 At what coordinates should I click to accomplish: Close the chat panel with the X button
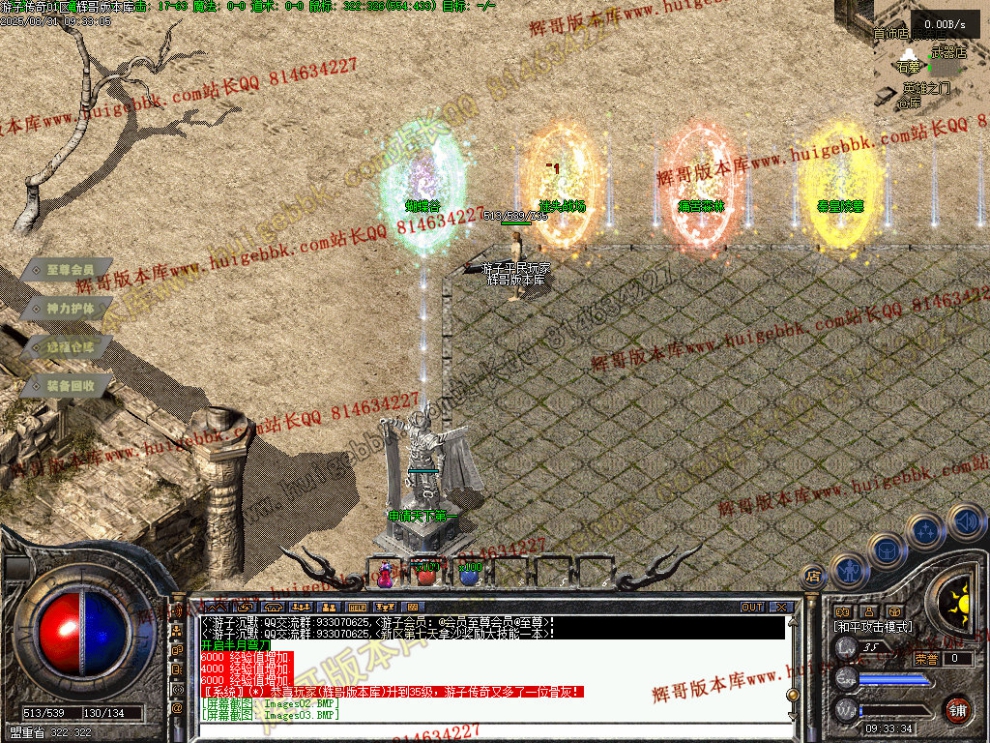point(781,607)
